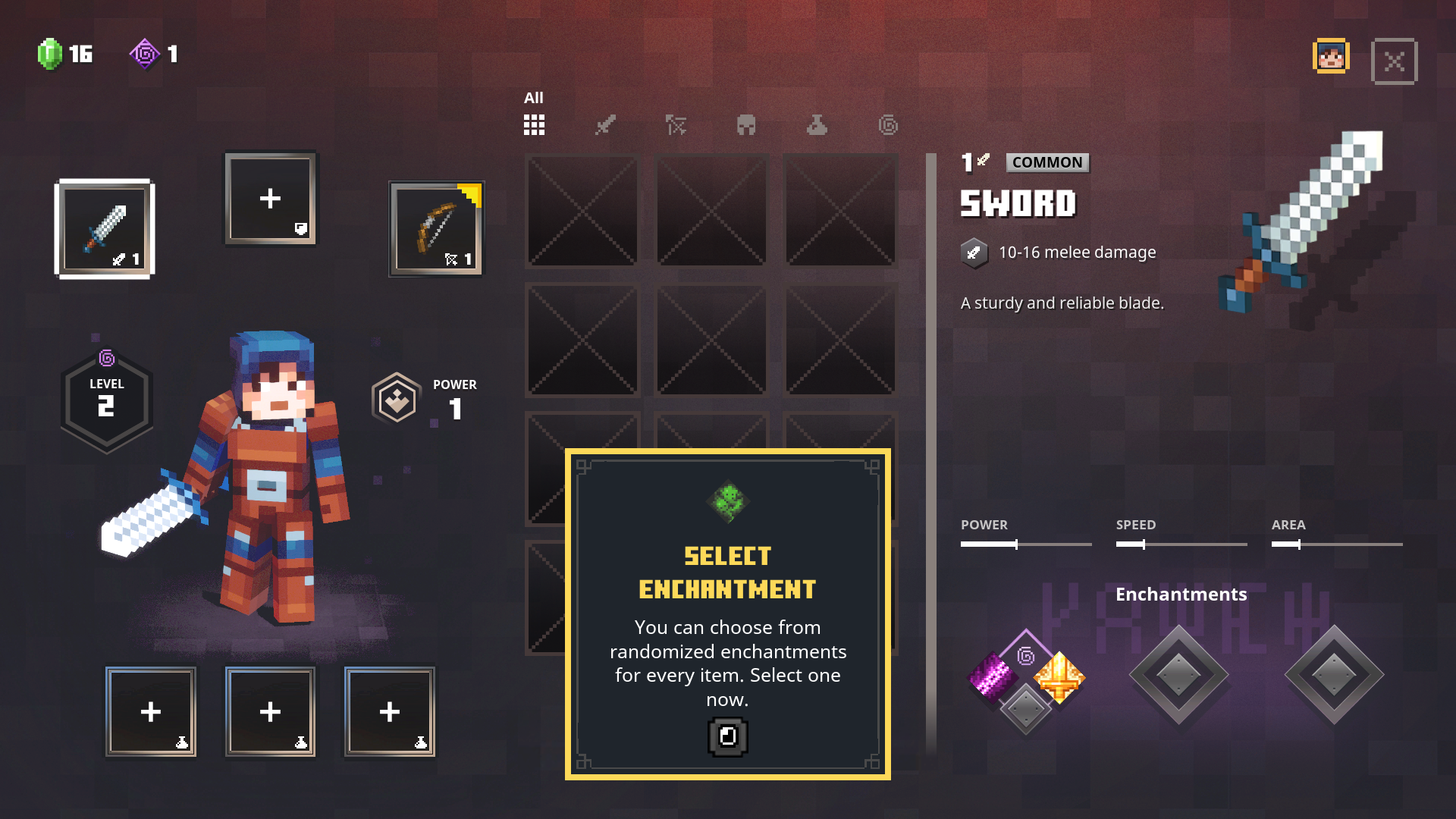Filter inventory by melee weapons
The width and height of the screenshot is (1456, 819).
pos(605,125)
